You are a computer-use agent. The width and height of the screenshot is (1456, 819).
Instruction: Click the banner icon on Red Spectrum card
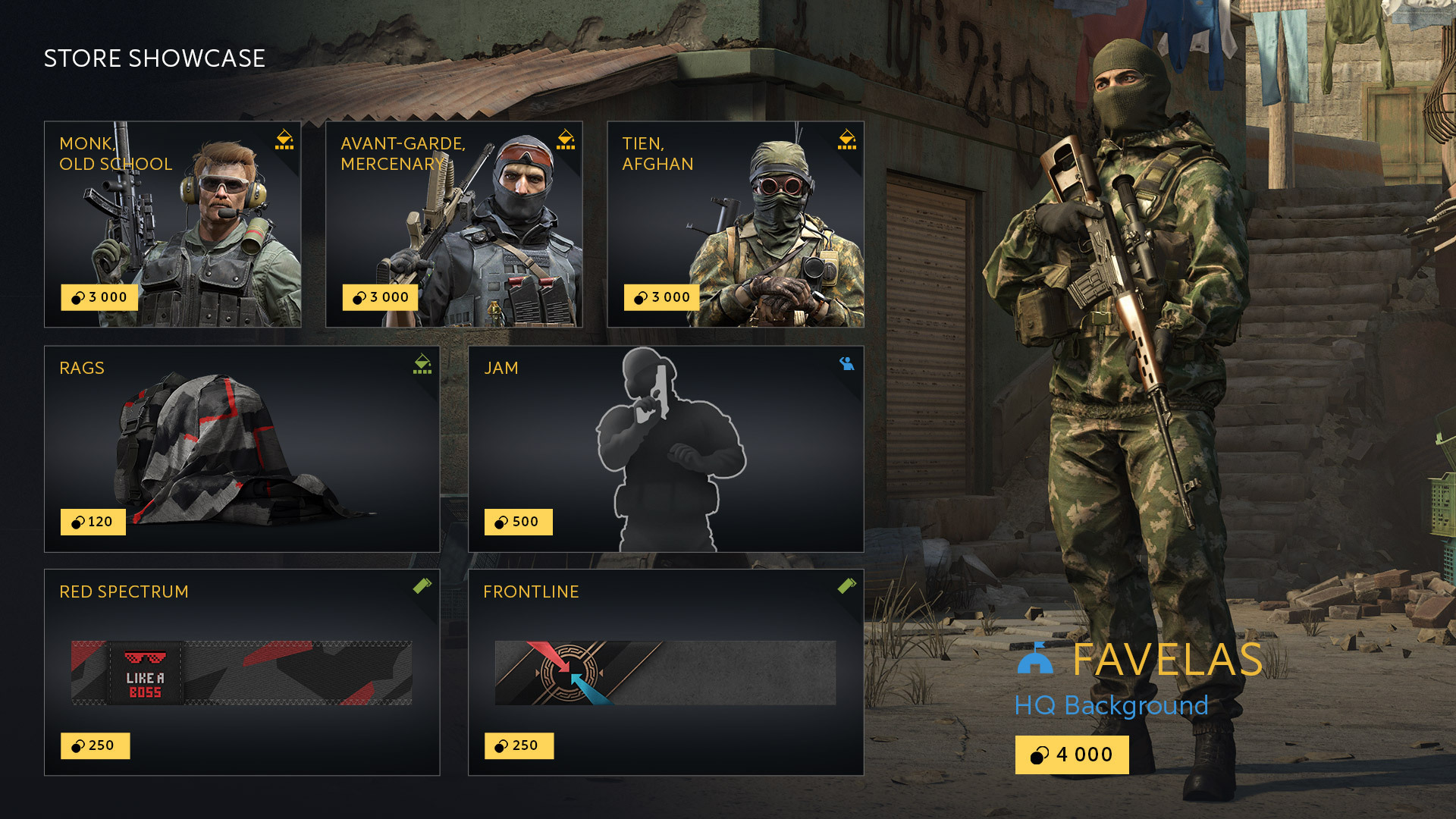click(x=422, y=587)
